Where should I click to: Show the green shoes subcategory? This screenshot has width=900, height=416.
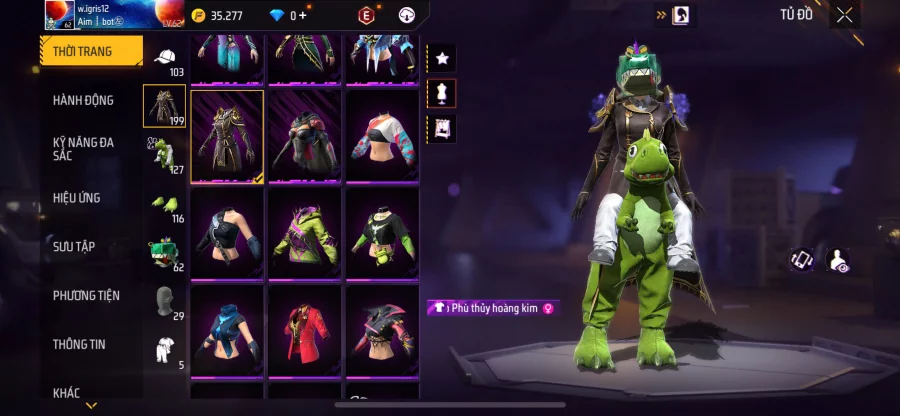(x=163, y=203)
